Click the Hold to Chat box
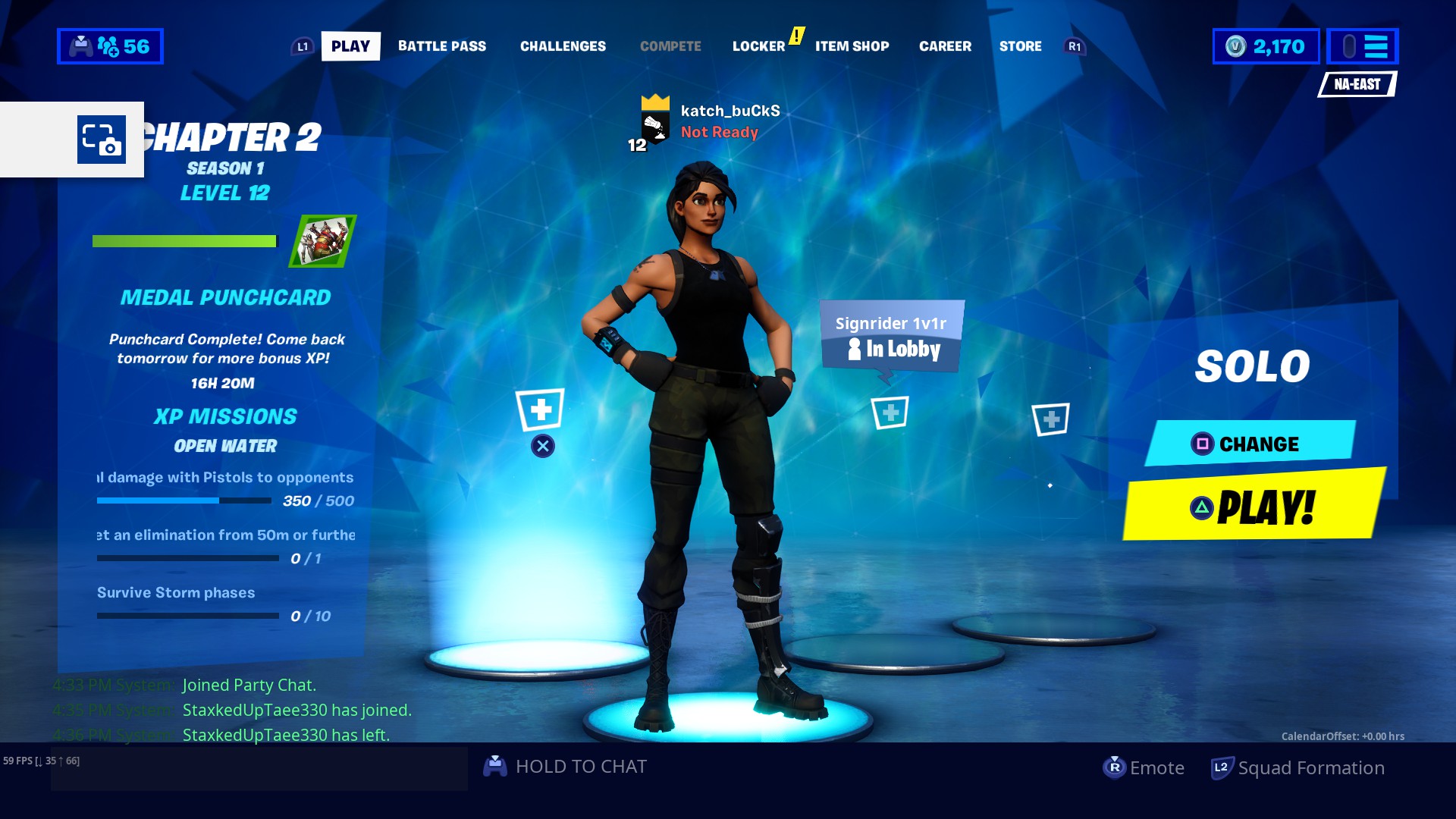 [565, 767]
